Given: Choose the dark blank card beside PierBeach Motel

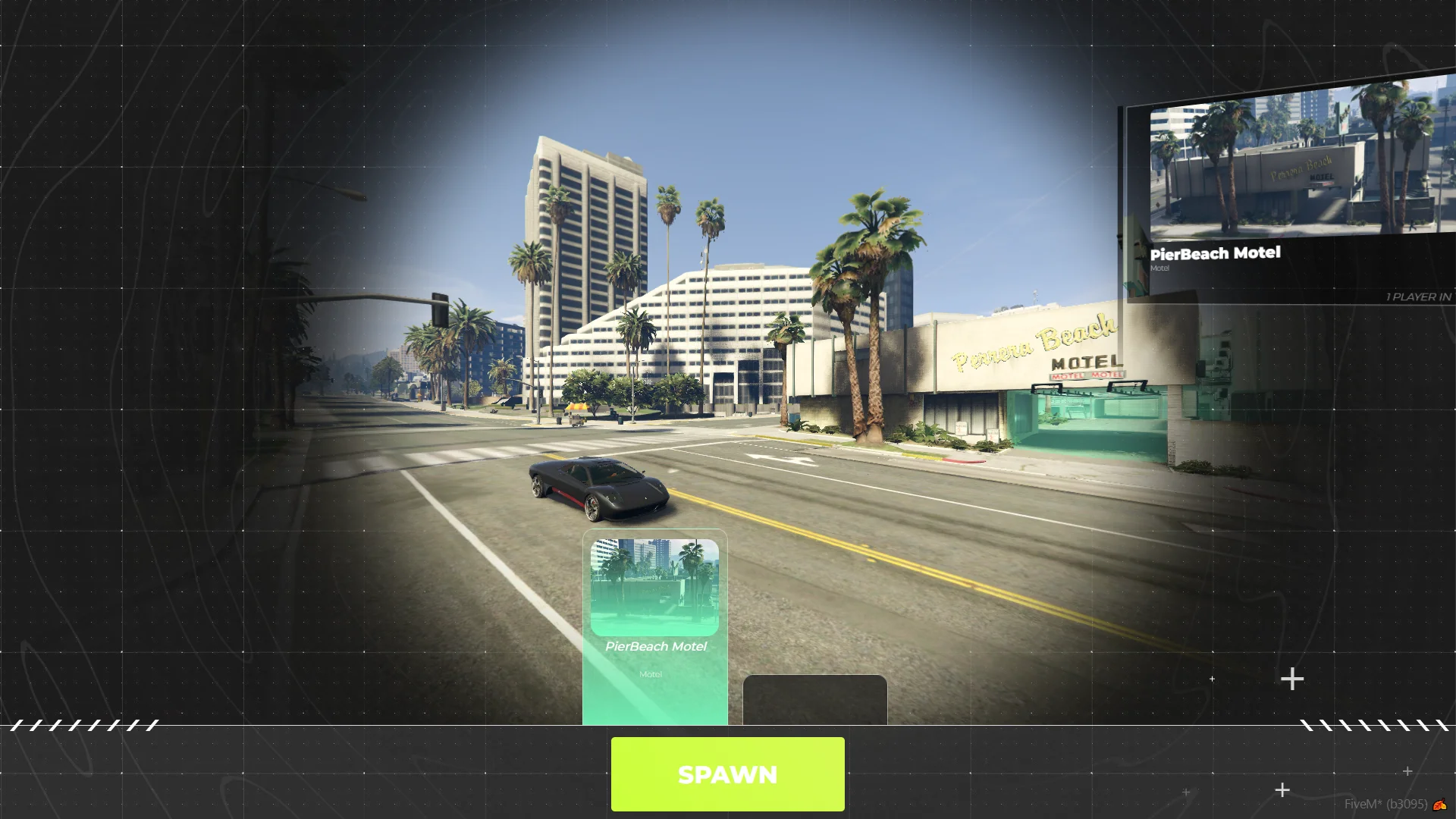Looking at the screenshot, I should [814, 699].
